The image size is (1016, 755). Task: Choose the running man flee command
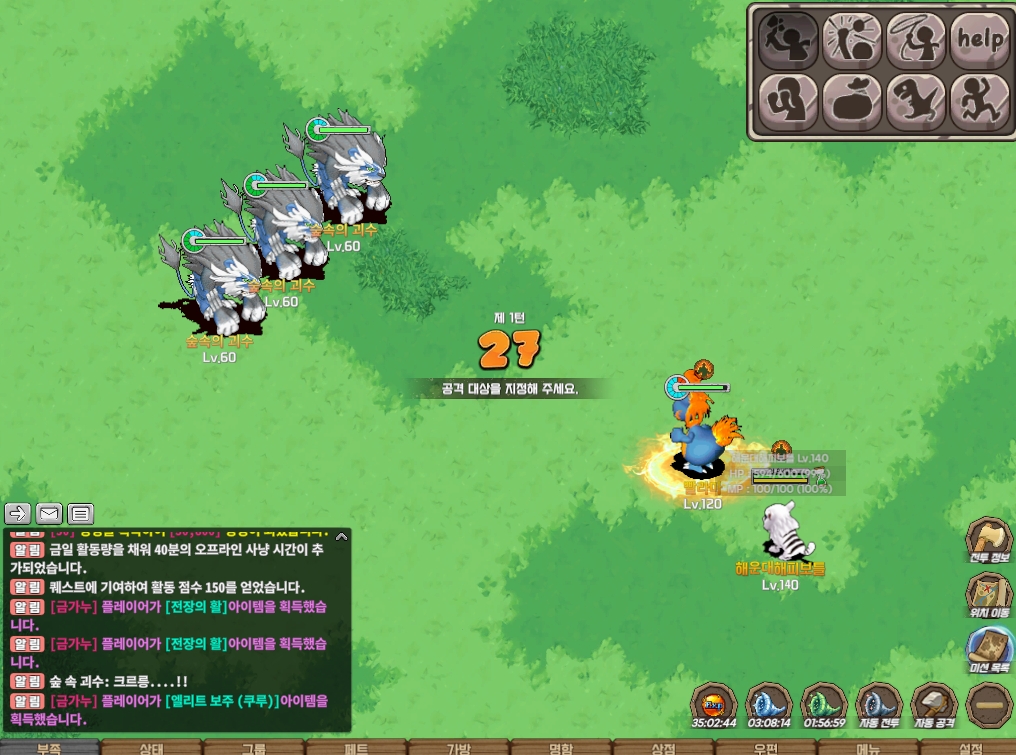tap(978, 101)
